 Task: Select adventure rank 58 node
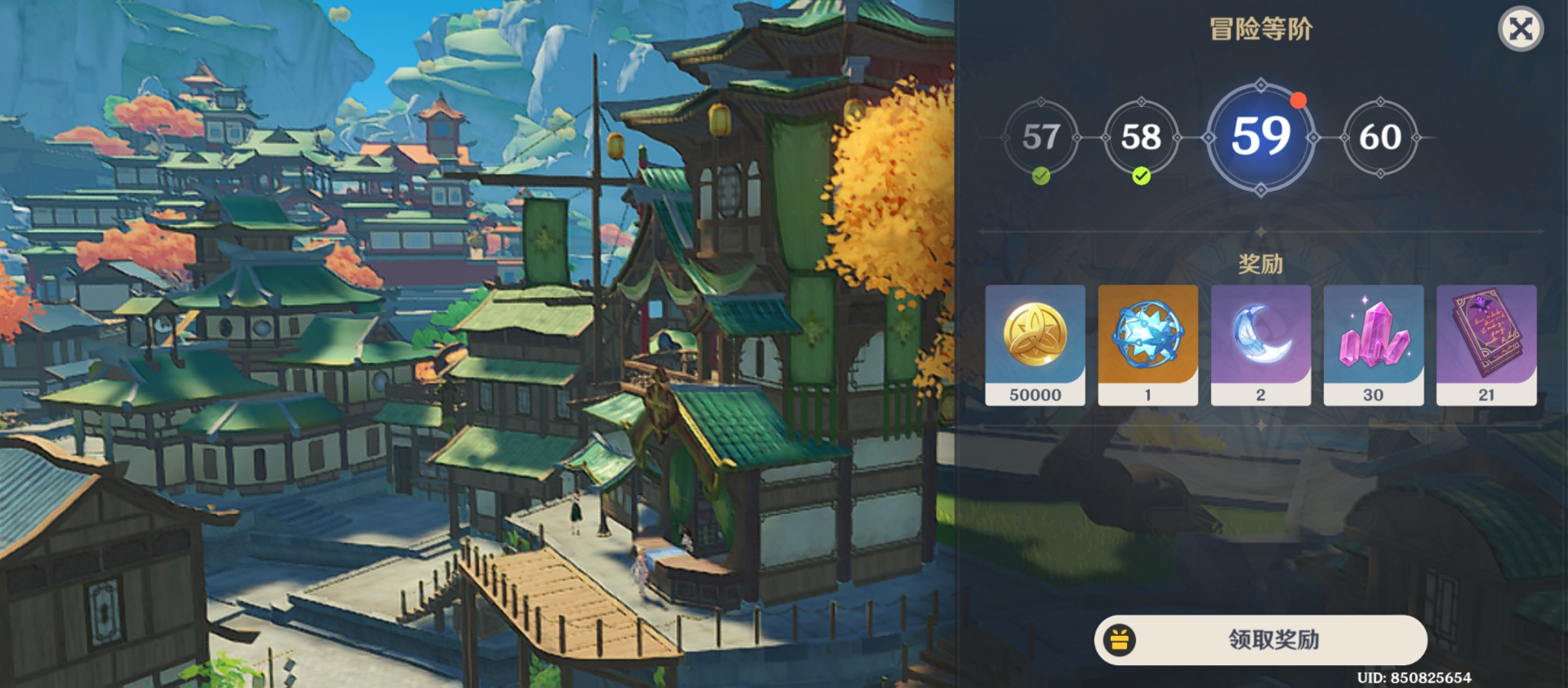(1141, 137)
